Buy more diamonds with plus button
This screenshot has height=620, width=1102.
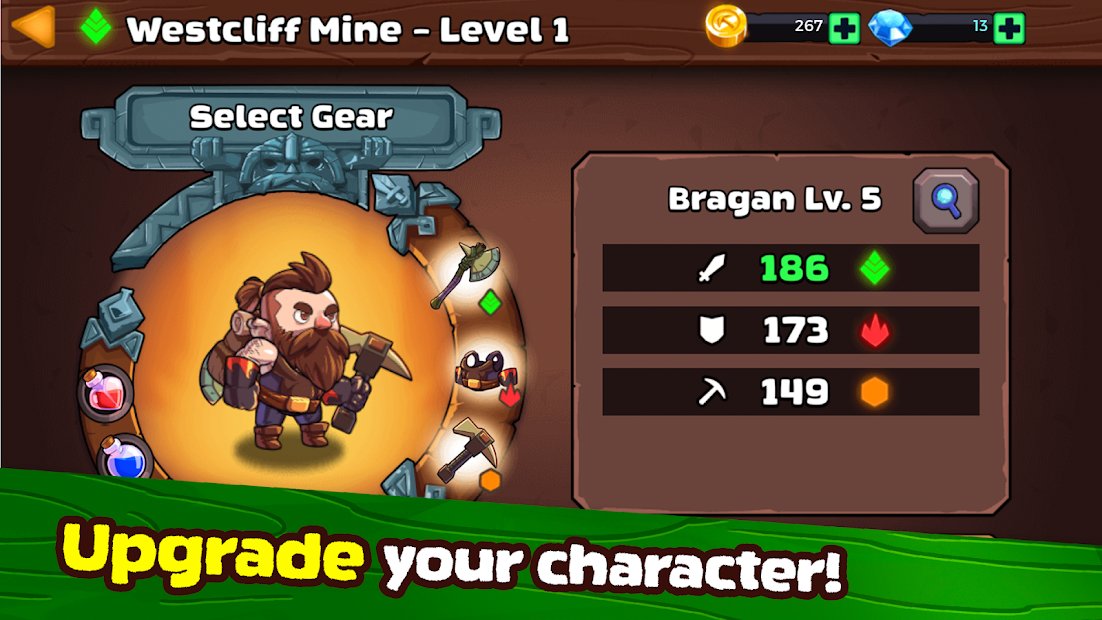pyautogui.click(x=1009, y=28)
